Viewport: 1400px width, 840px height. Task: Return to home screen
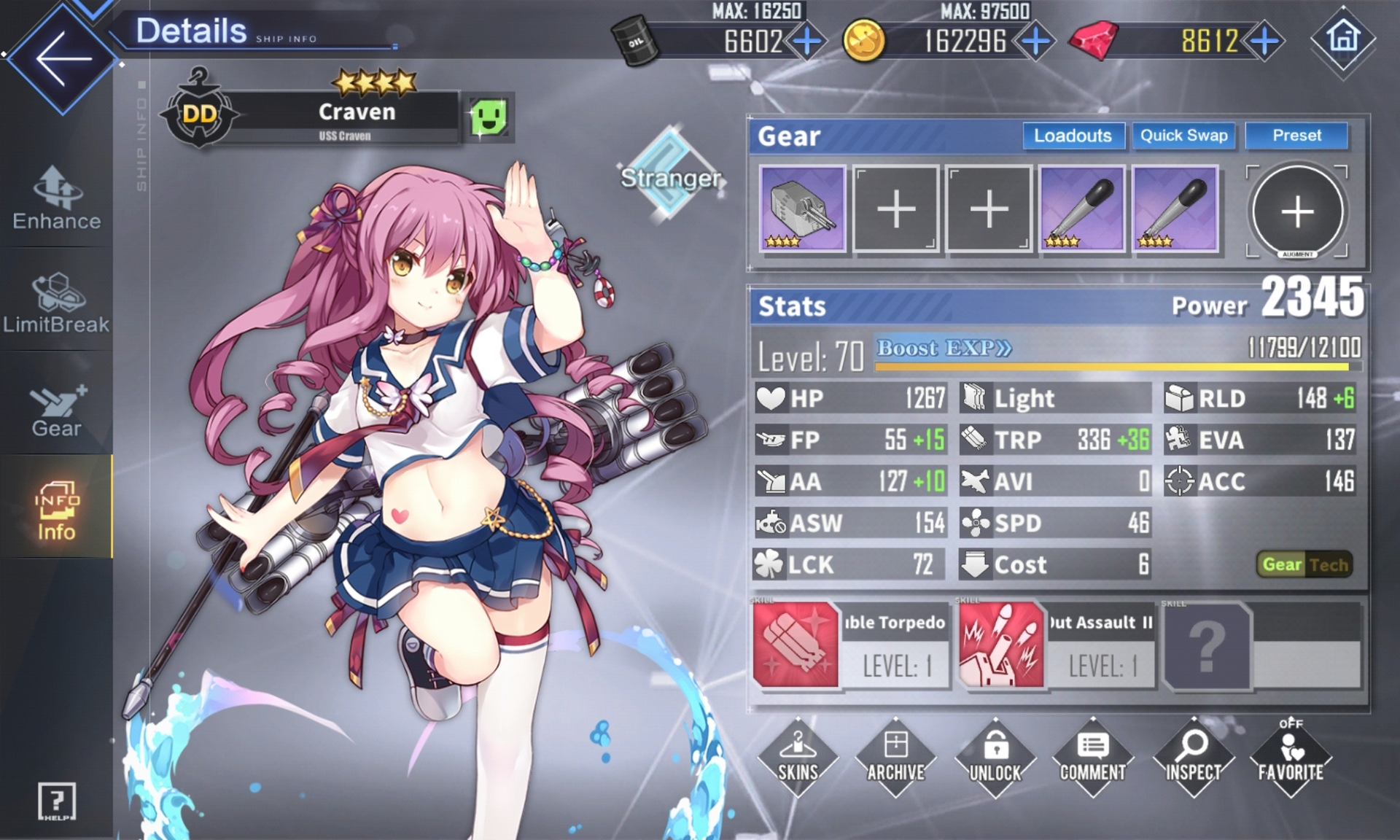[1343, 38]
